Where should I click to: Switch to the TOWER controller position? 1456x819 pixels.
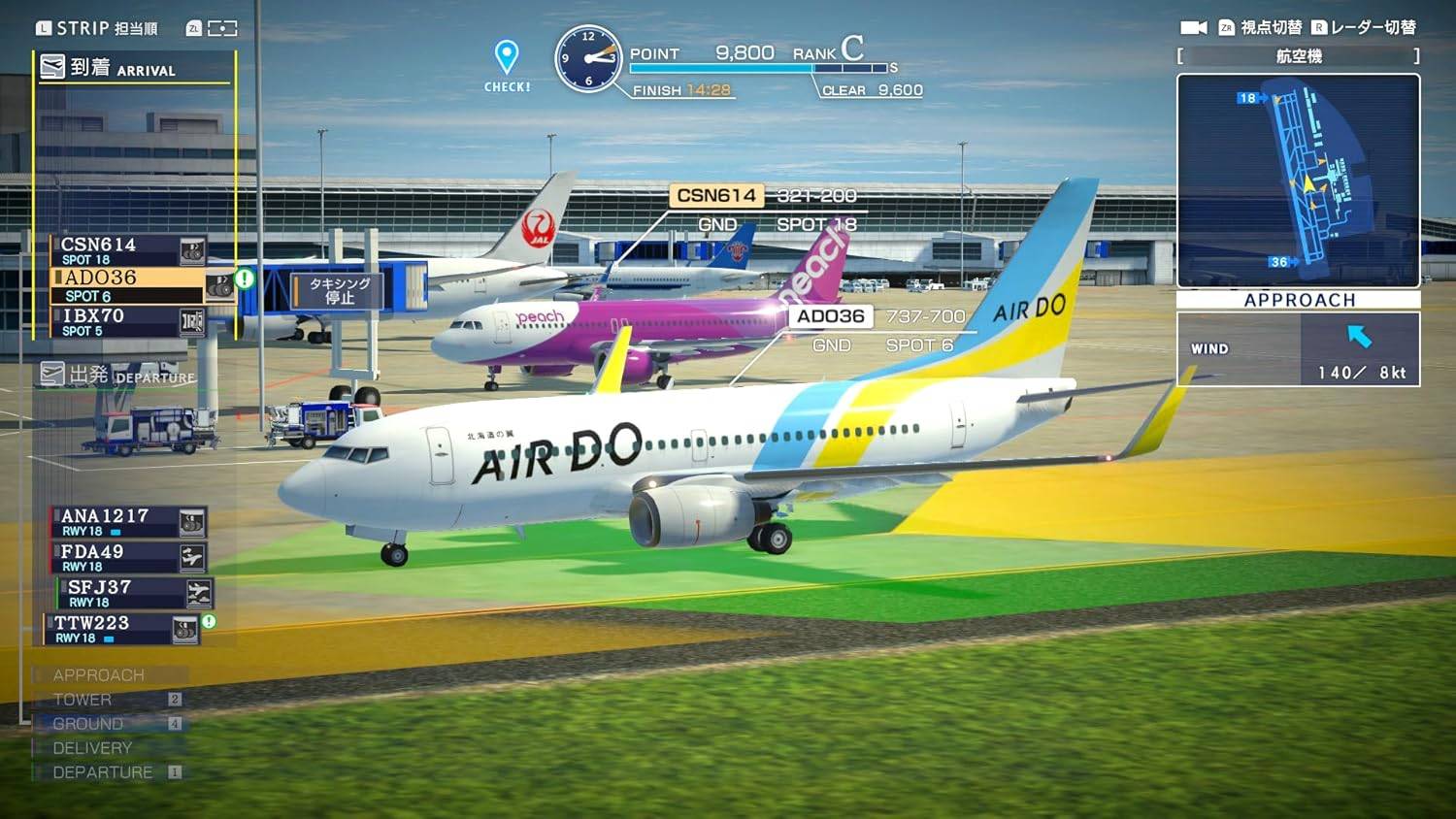pyautogui.click(x=85, y=699)
